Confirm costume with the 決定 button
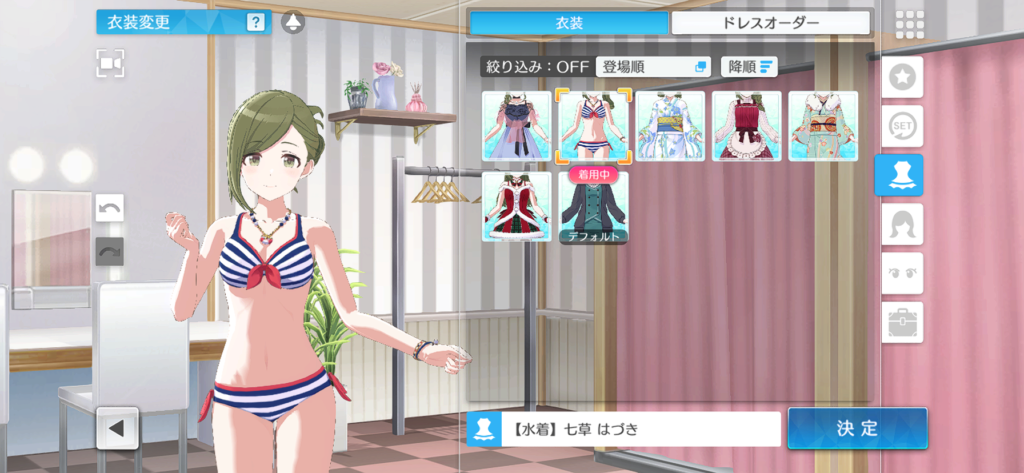 point(857,428)
